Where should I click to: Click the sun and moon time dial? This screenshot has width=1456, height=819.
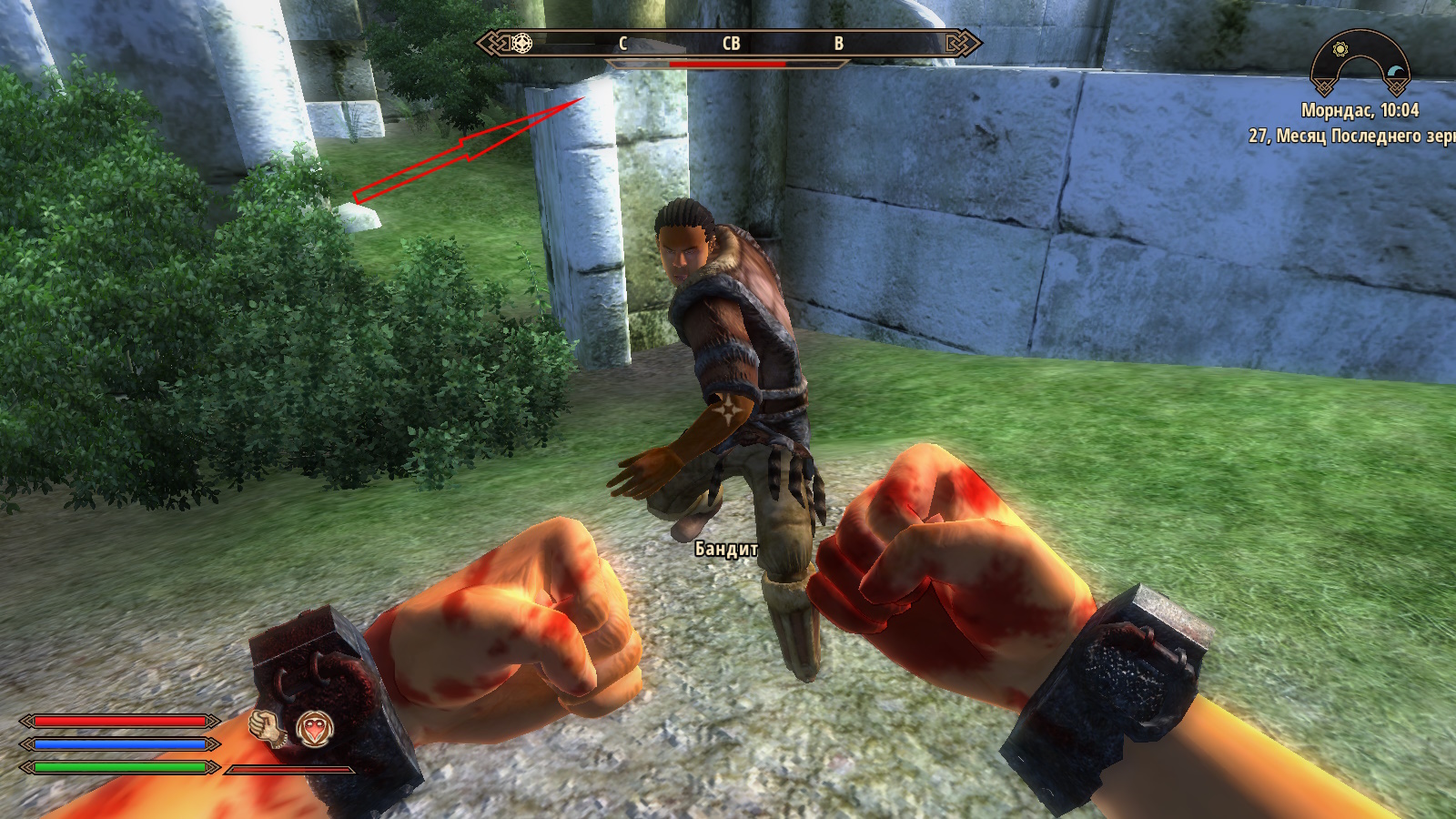point(1360,62)
